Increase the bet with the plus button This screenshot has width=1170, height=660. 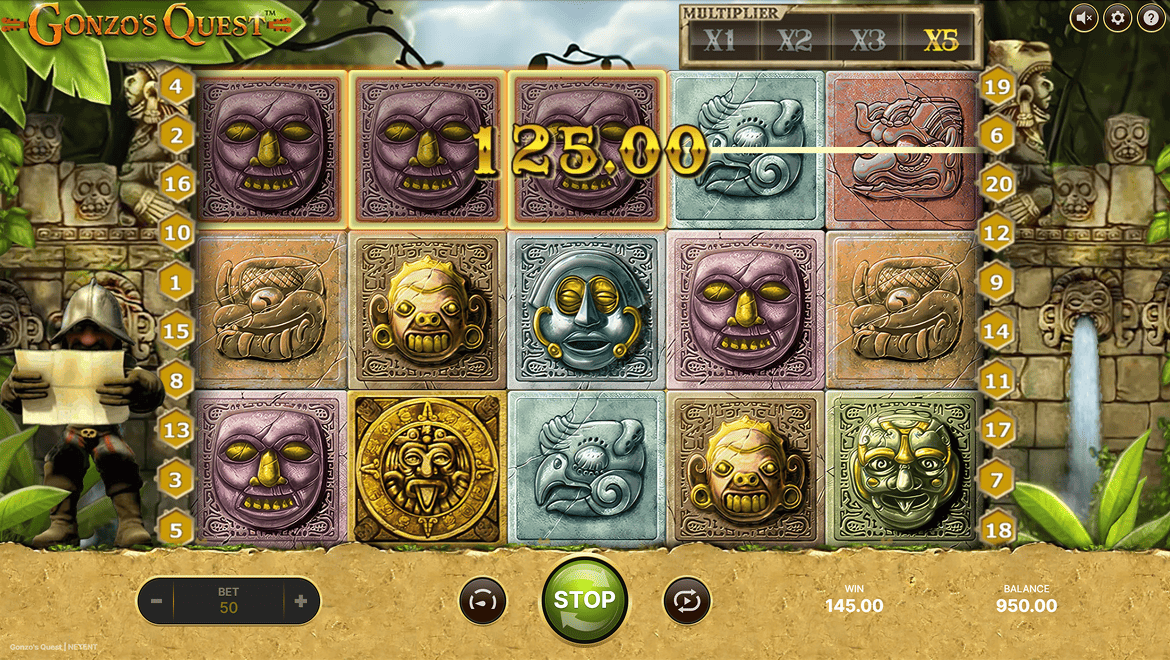300,601
